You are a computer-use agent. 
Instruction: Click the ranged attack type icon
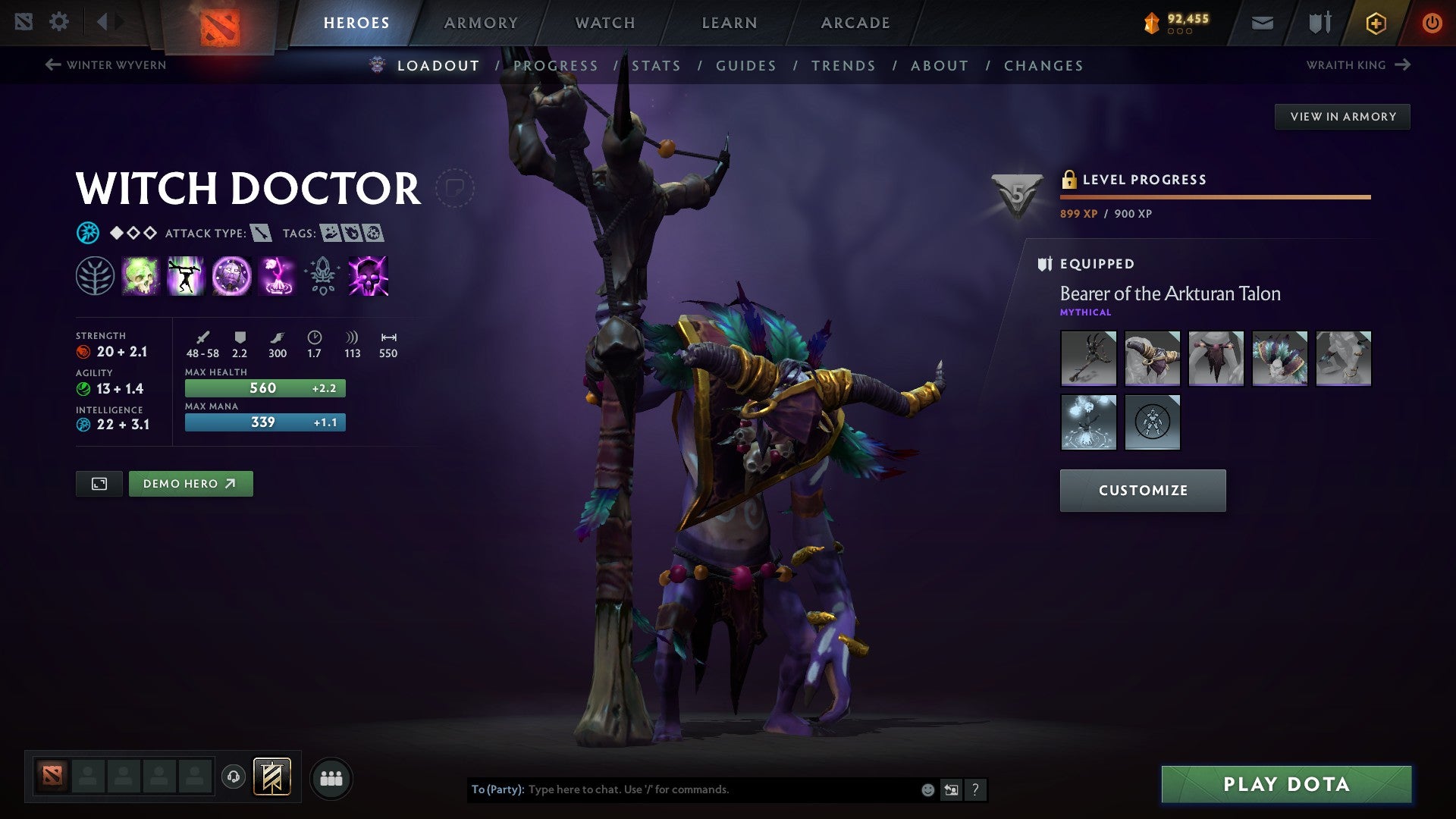(x=262, y=233)
